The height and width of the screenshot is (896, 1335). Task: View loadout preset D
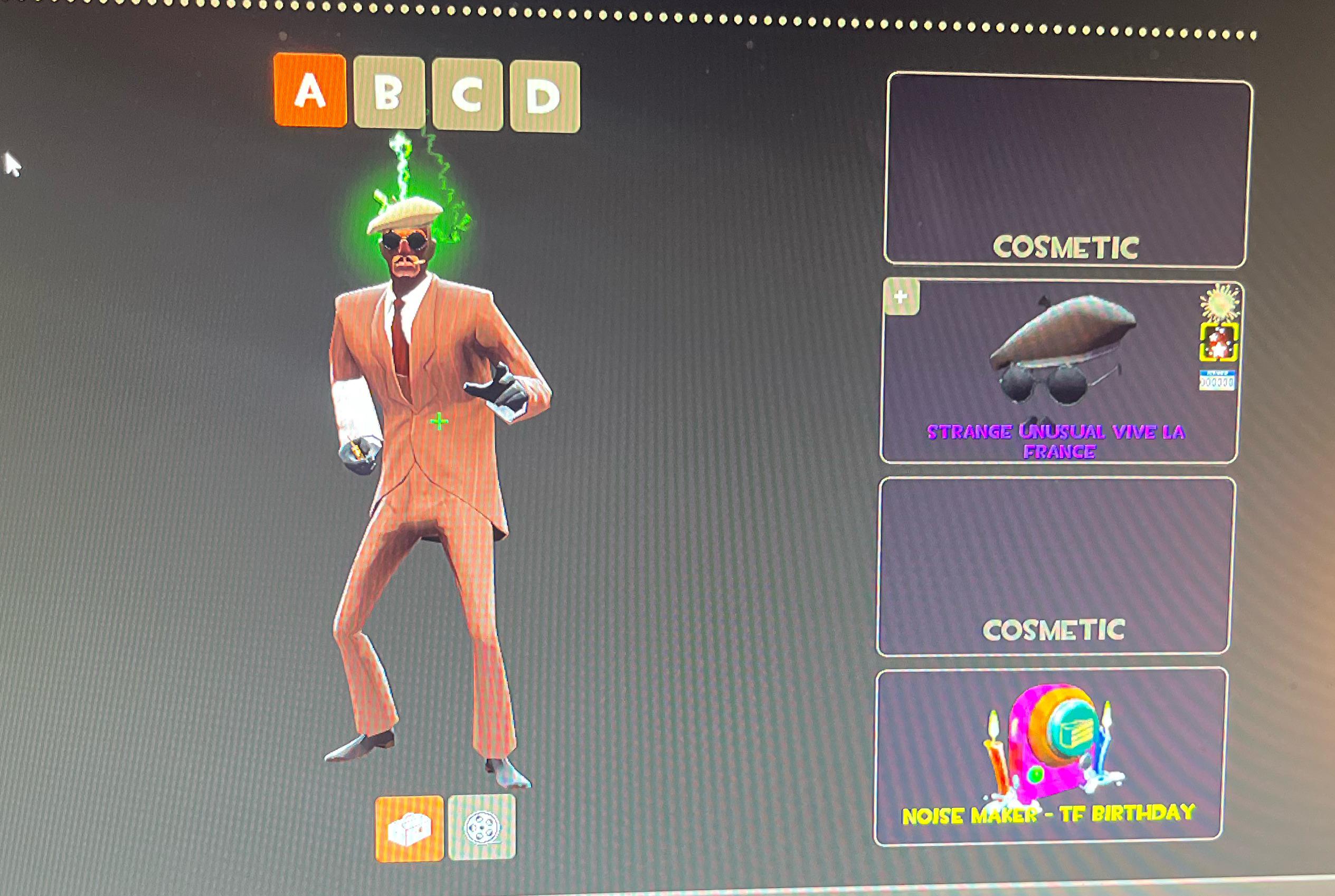[x=546, y=91]
